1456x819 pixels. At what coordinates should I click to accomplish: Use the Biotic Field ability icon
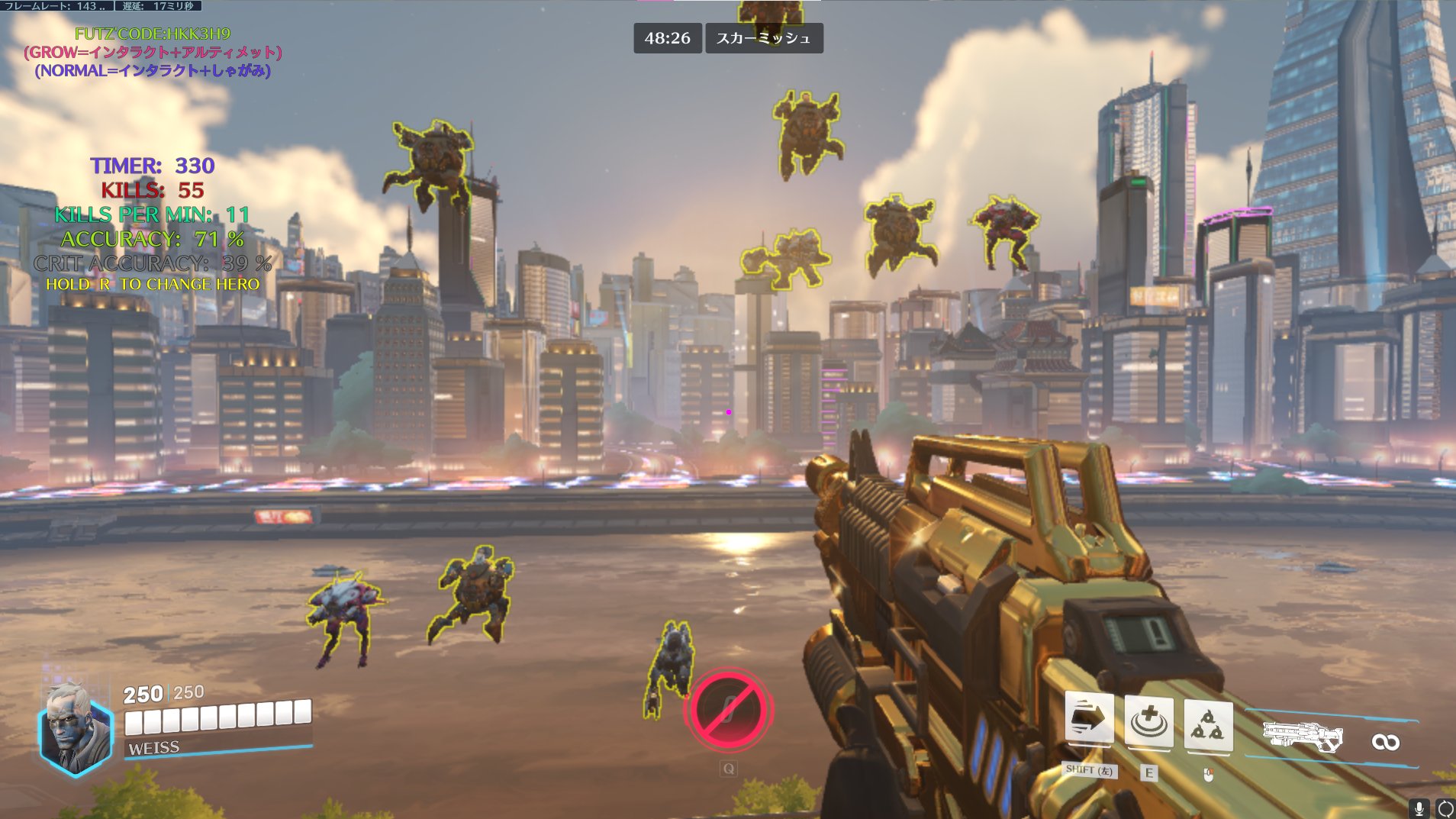pyautogui.click(x=1148, y=721)
